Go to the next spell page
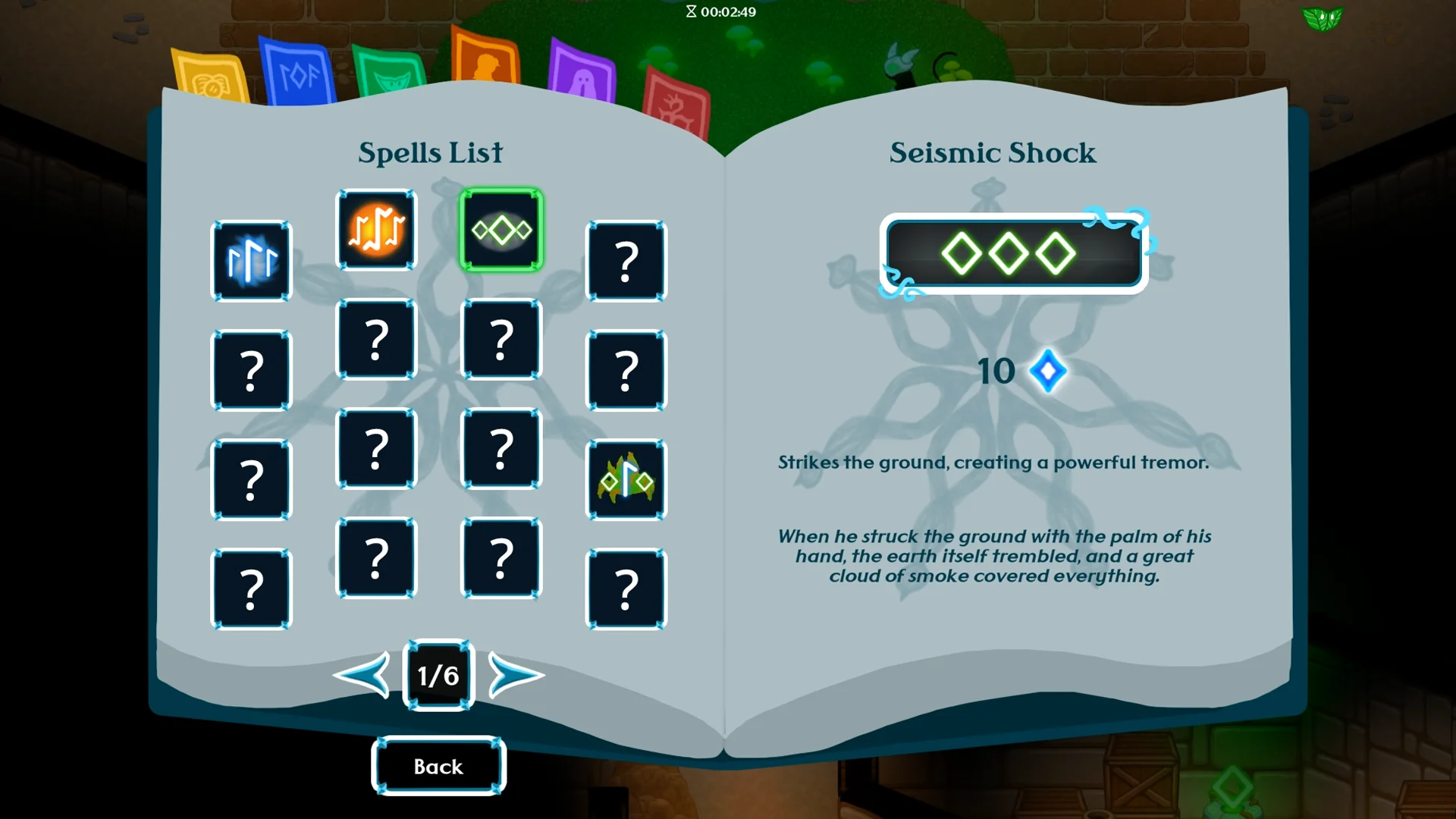Viewport: 1456px width, 819px height. click(515, 674)
